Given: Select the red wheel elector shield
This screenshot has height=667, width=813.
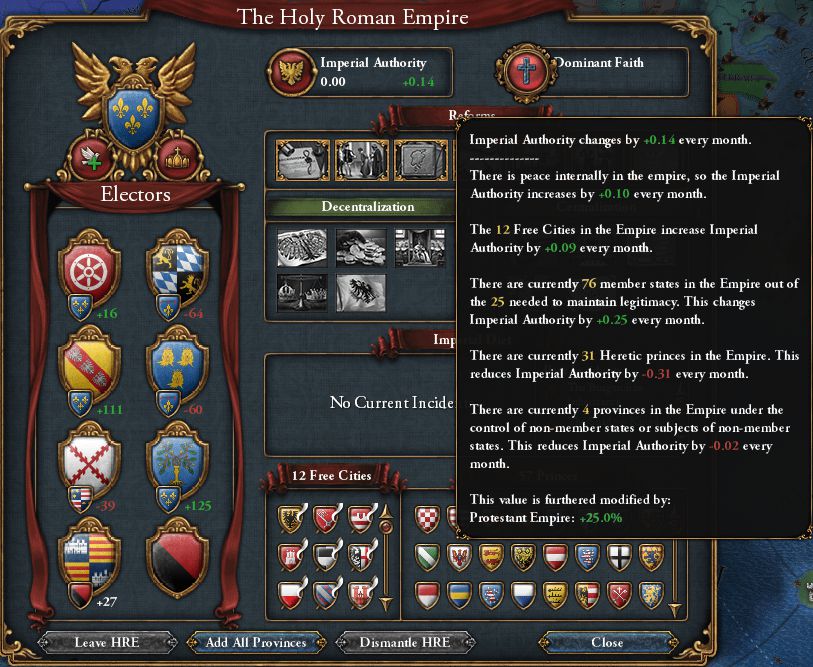Looking at the screenshot, I should coord(91,270).
